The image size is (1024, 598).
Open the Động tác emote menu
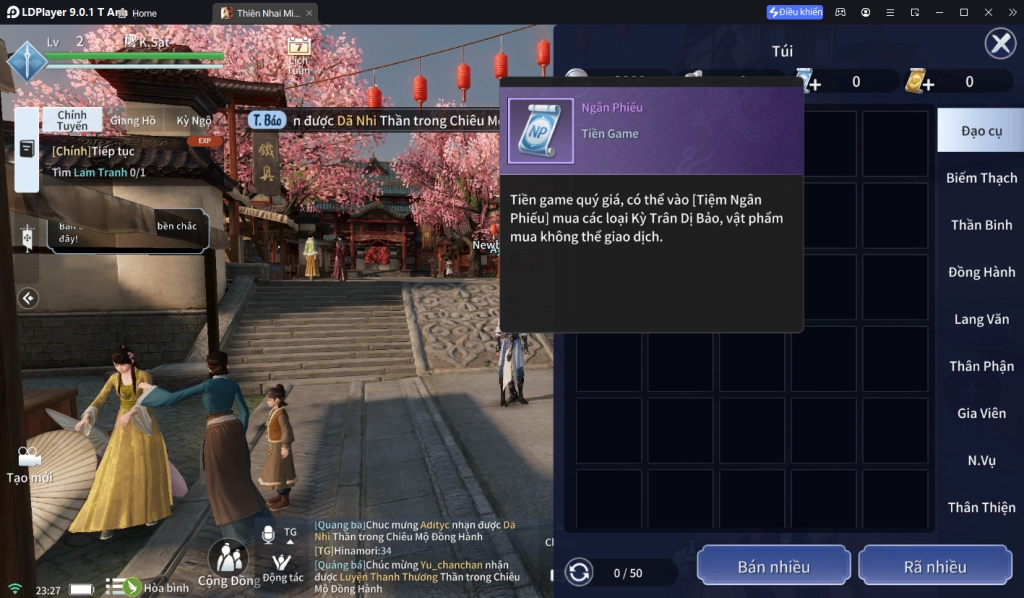pos(283,567)
